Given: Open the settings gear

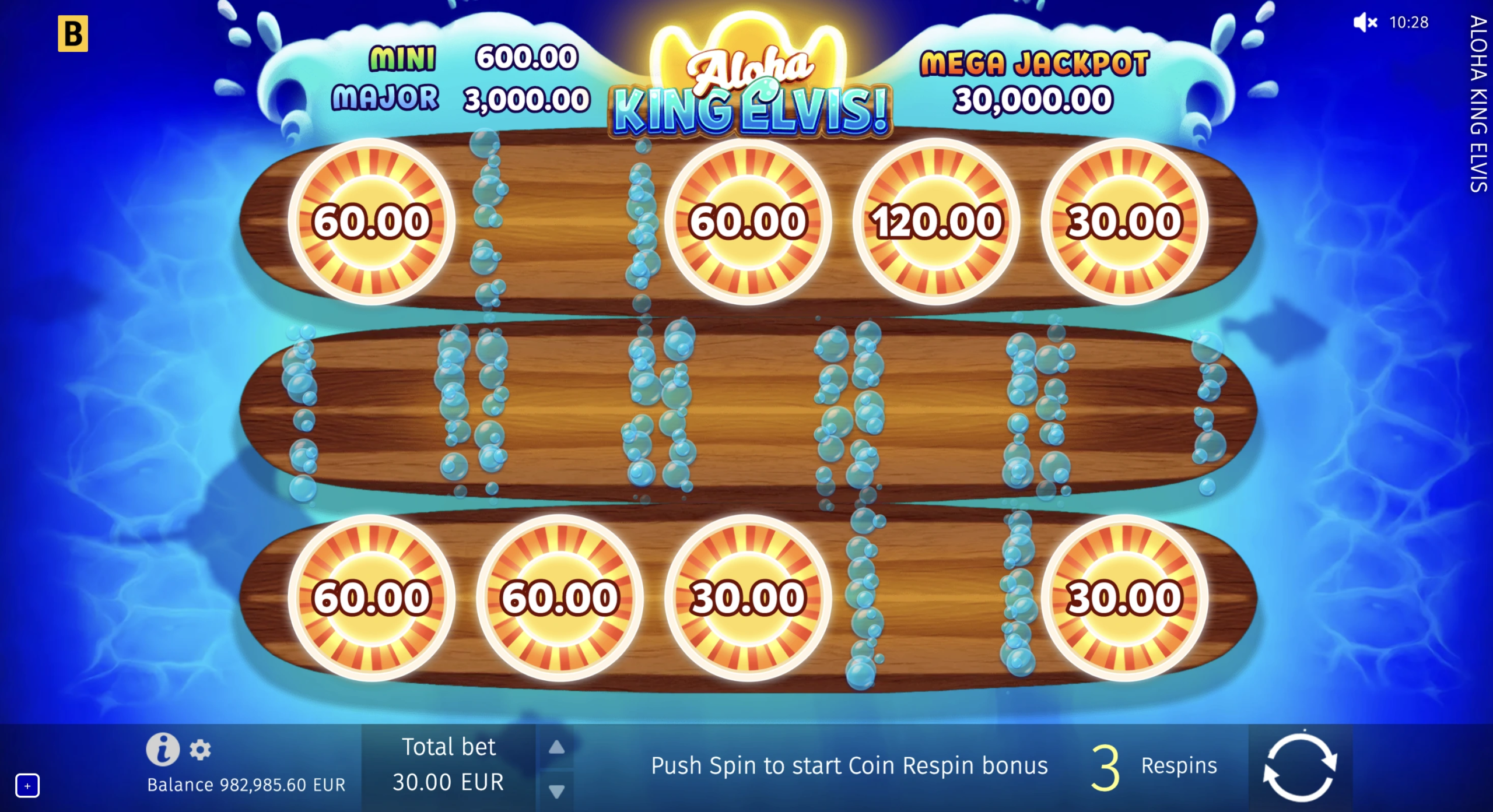Looking at the screenshot, I should [x=200, y=750].
